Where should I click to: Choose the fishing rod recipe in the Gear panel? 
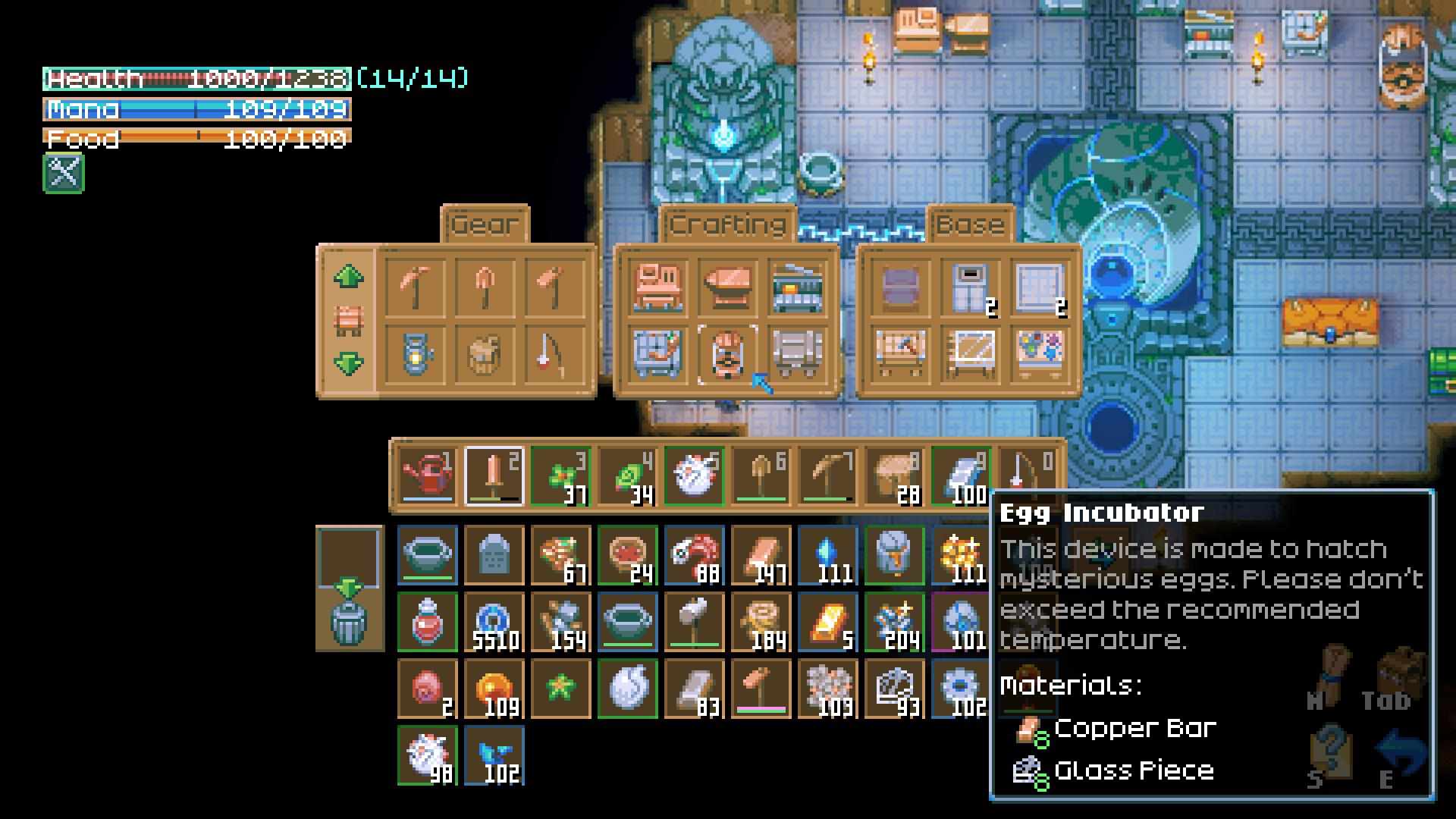click(554, 353)
